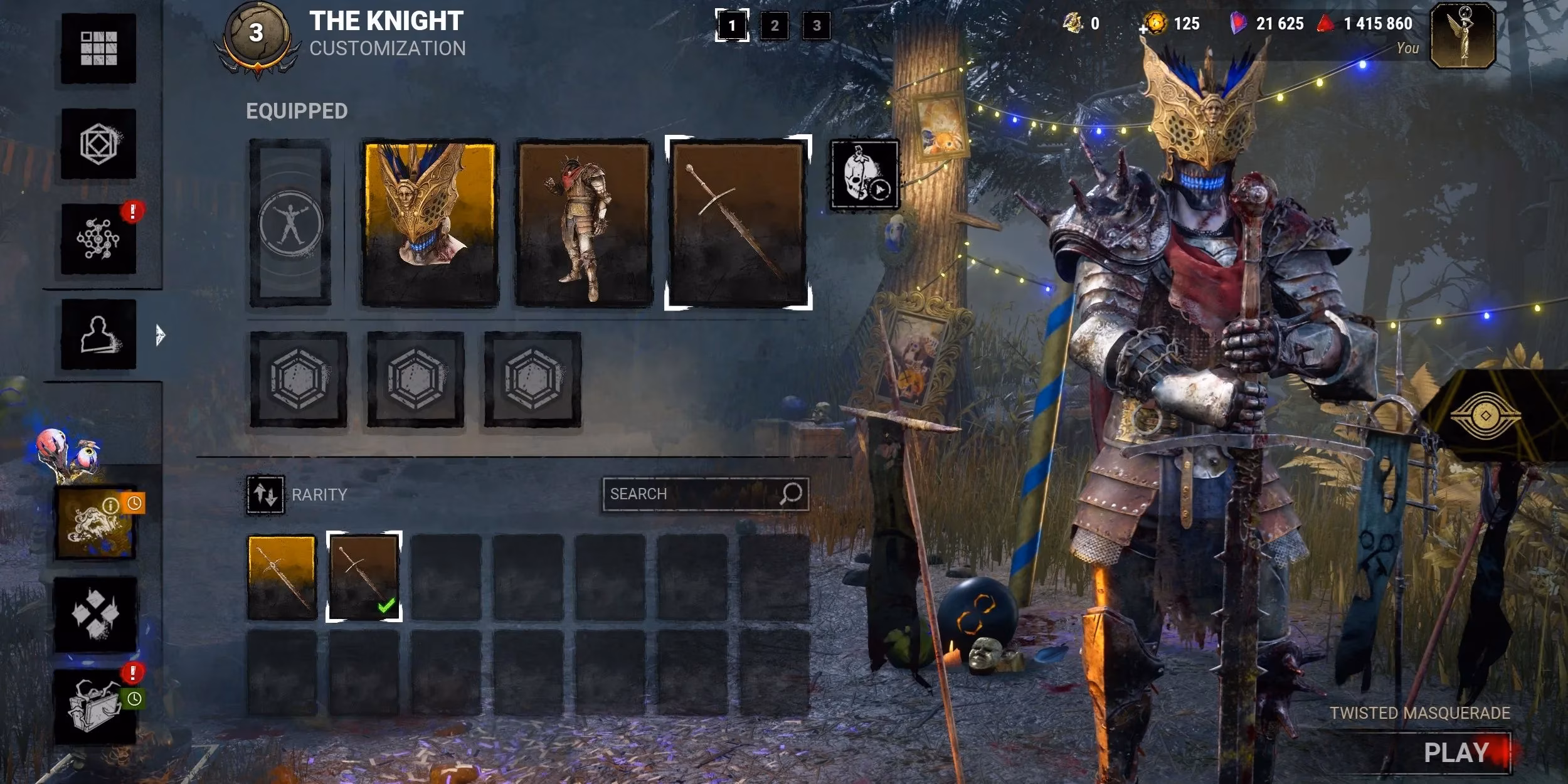Choose the golden-rarity sword from inventory
The image size is (1568, 784).
282,577
